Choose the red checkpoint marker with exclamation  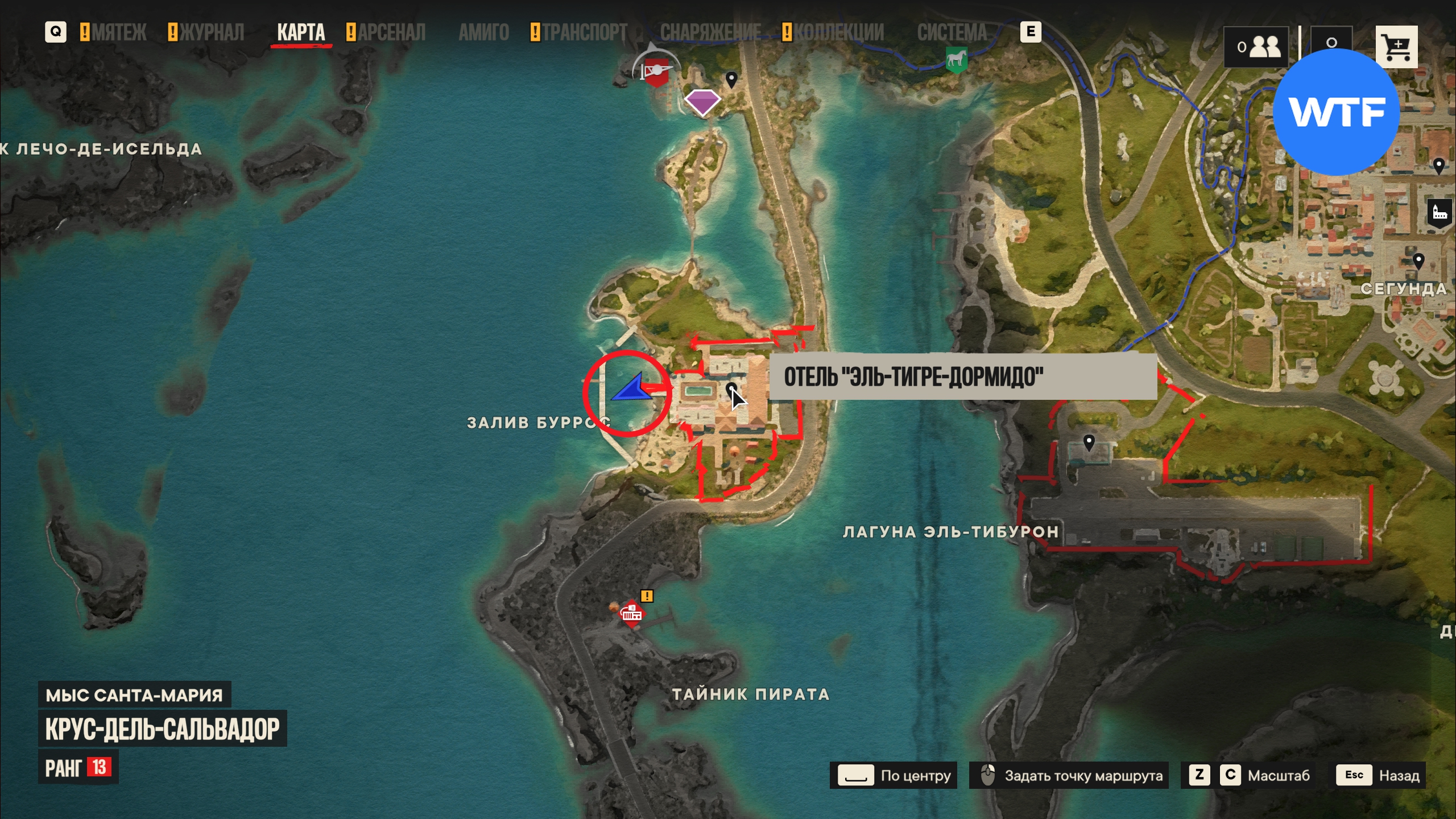[631, 614]
